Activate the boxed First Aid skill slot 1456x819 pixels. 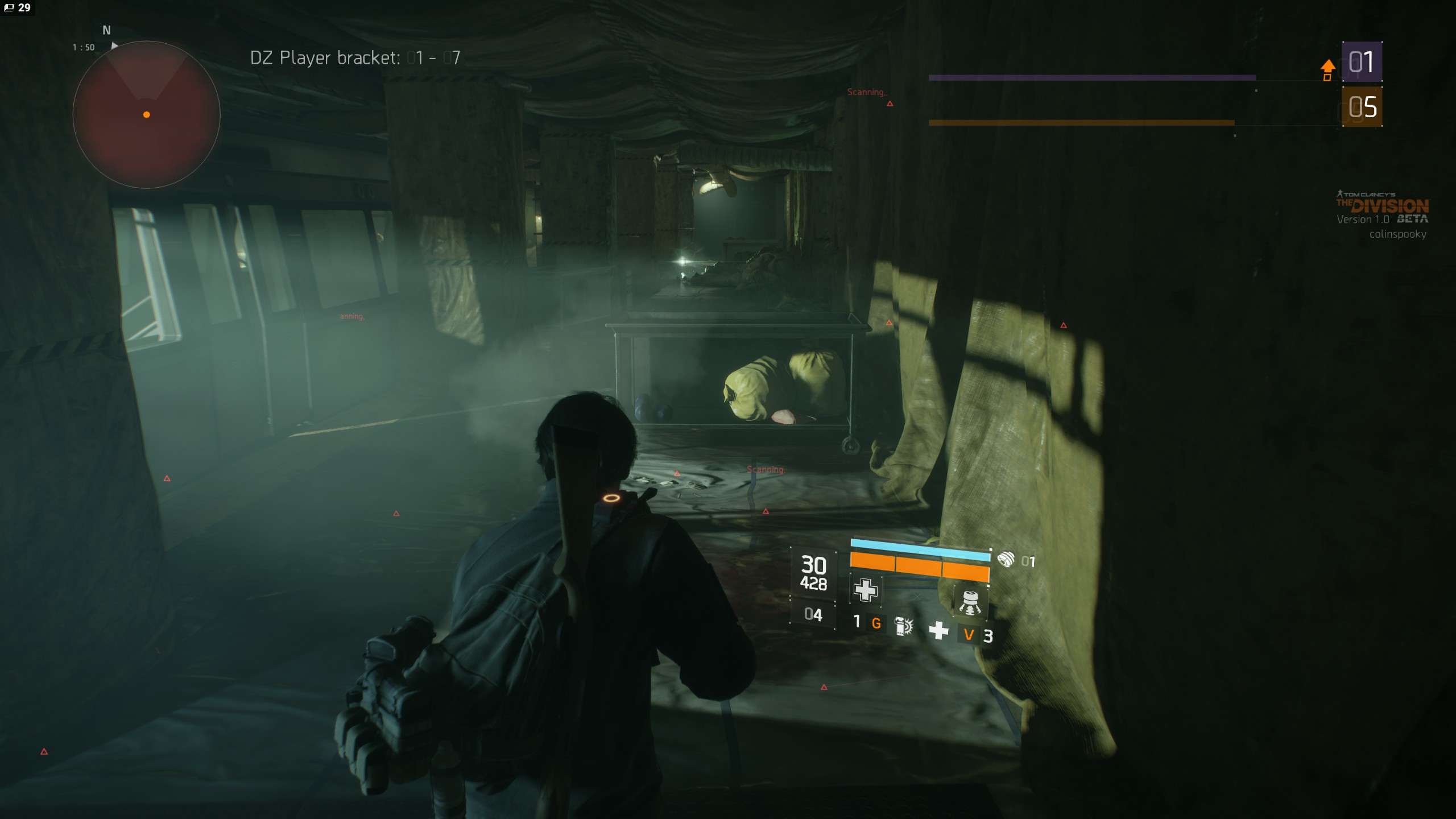click(x=865, y=590)
